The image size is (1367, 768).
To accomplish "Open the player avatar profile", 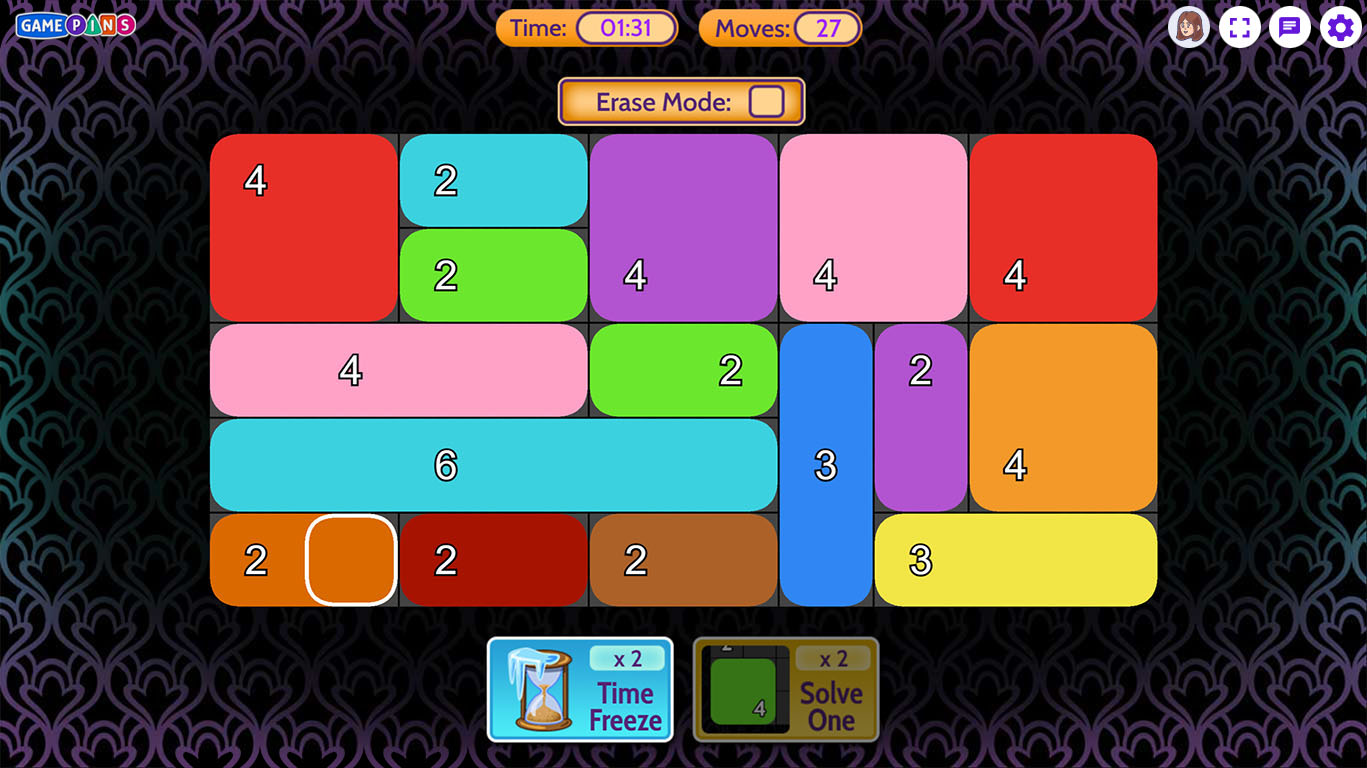I will (1189, 27).
